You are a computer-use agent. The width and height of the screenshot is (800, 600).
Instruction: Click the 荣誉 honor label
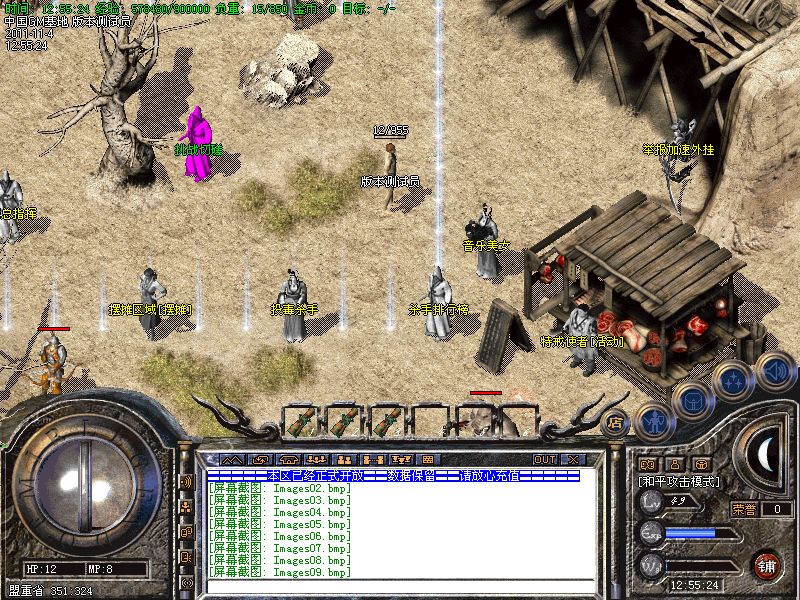[x=744, y=509]
